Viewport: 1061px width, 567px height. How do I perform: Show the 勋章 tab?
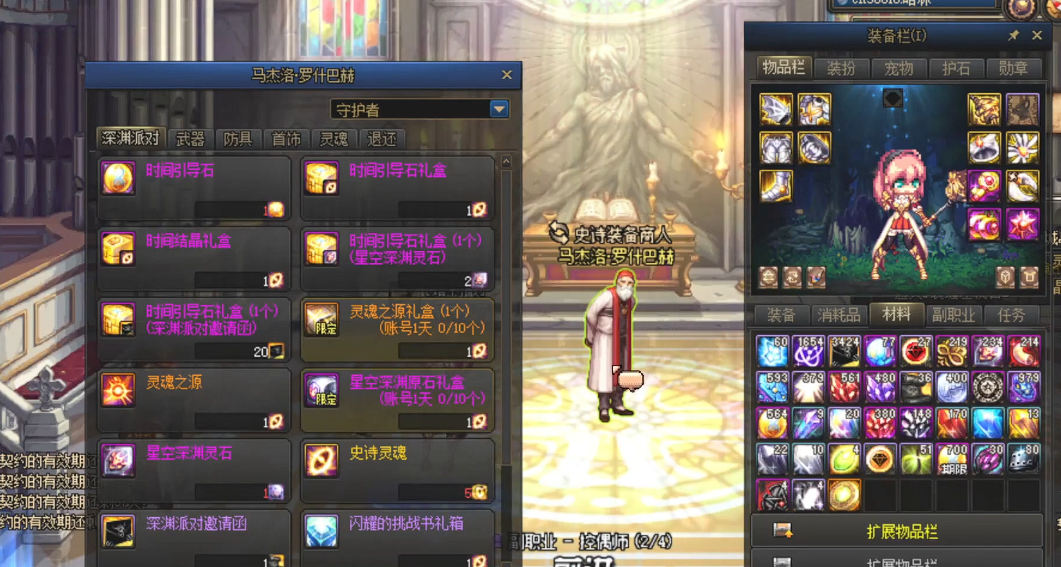pos(1013,68)
